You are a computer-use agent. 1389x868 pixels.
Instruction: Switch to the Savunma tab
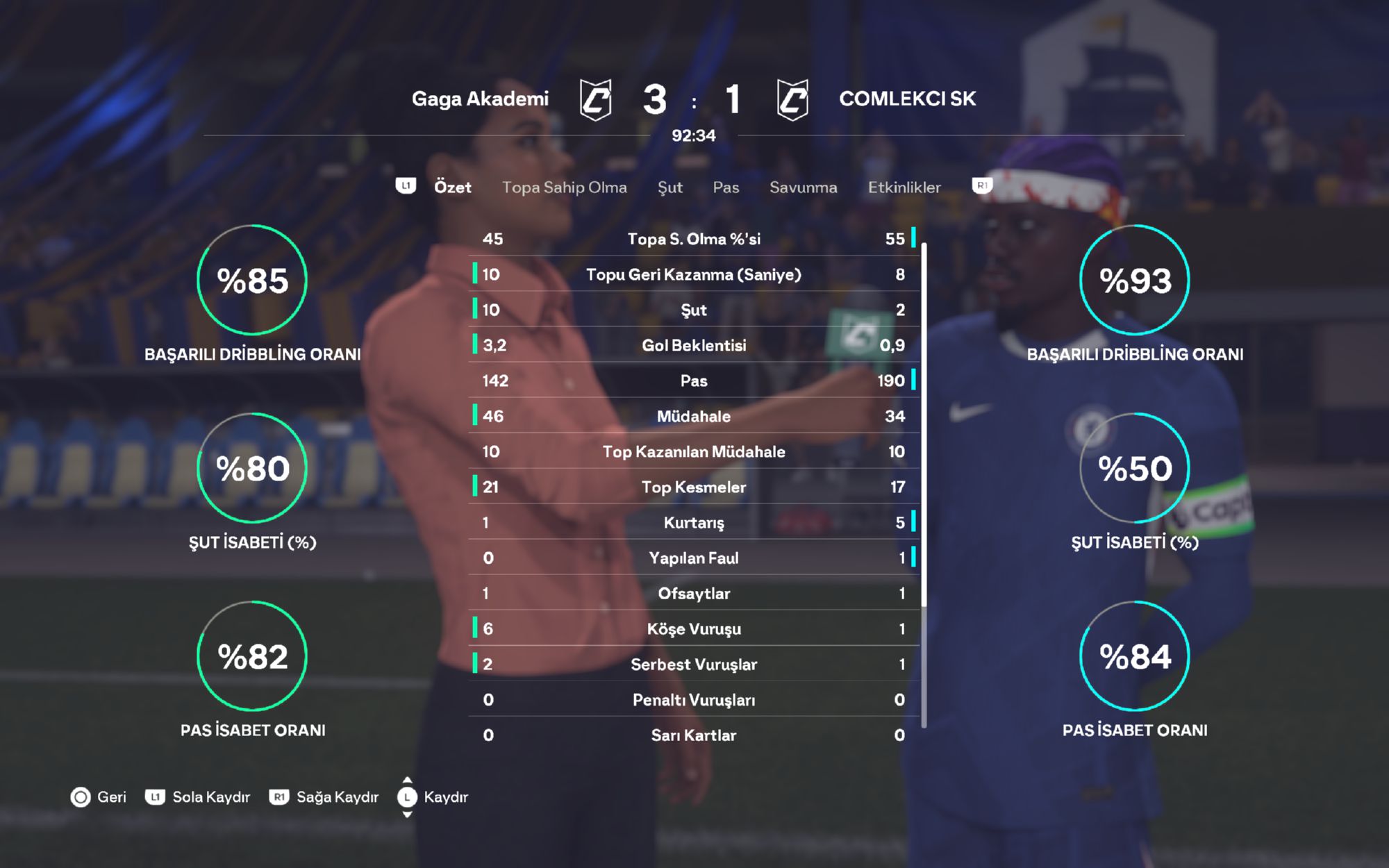(x=803, y=187)
